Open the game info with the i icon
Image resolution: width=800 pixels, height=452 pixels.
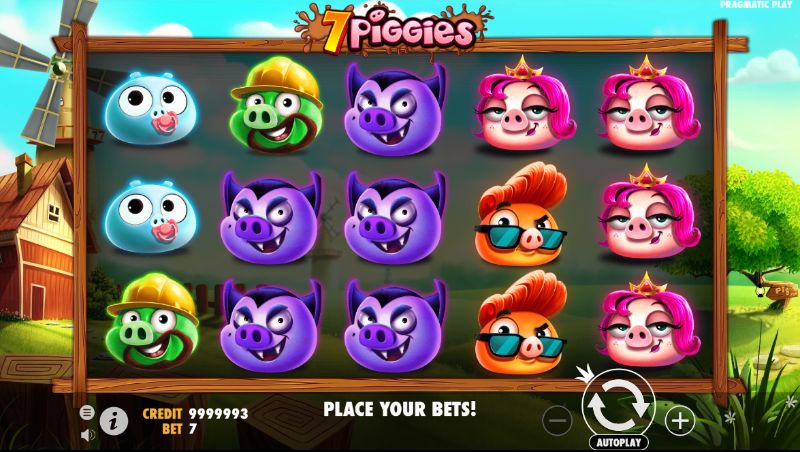[x=114, y=421]
